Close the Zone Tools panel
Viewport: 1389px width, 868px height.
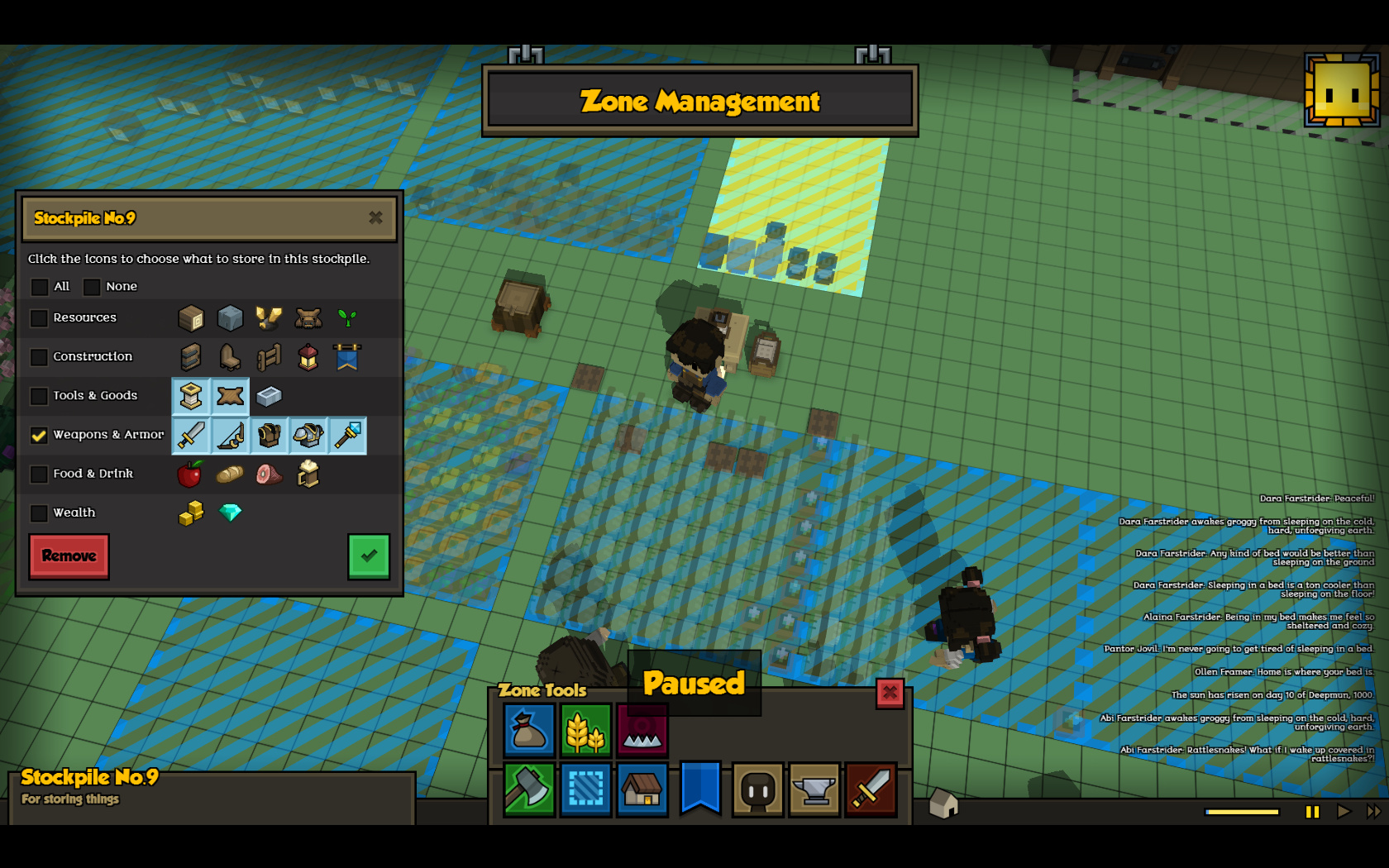[x=890, y=693]
